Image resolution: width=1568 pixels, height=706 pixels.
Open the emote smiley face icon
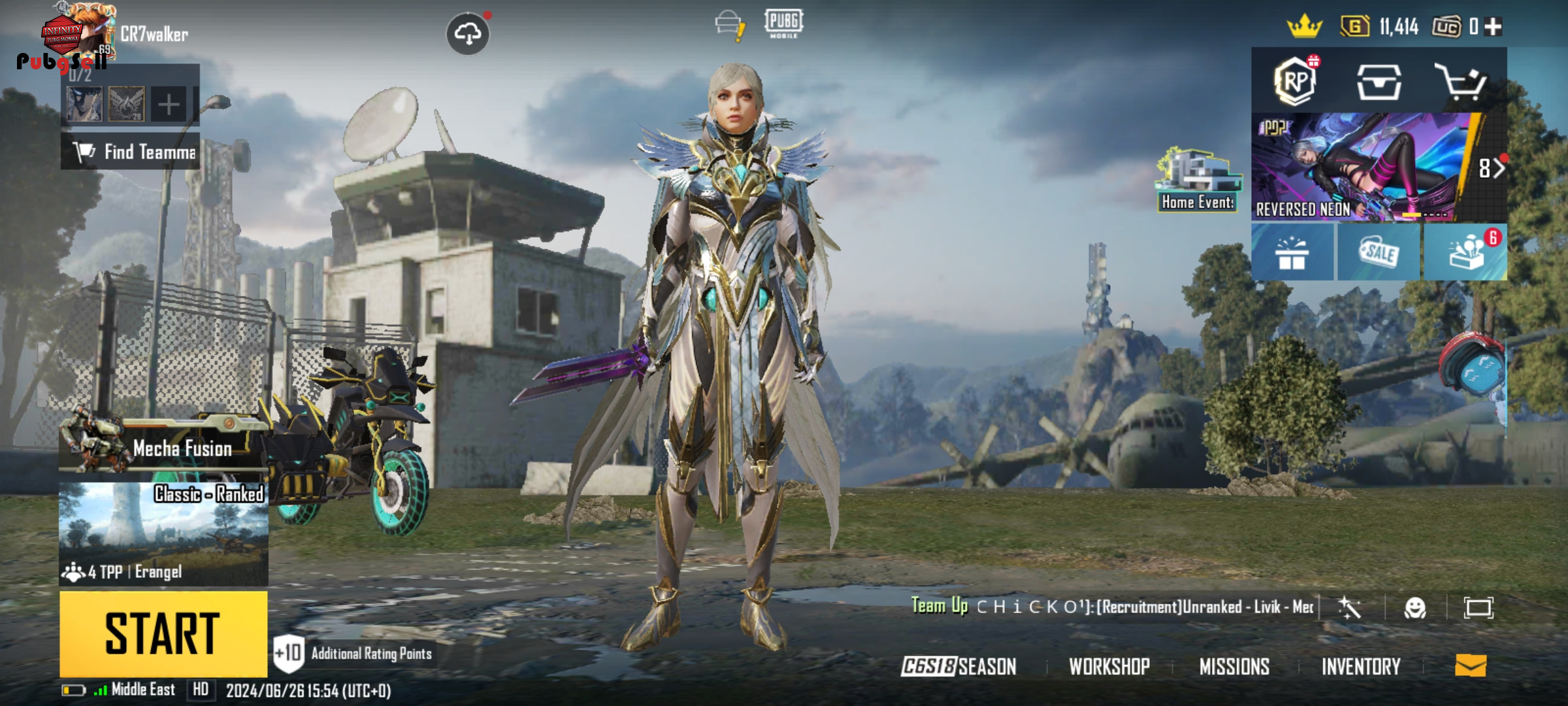pos(1414,608)
